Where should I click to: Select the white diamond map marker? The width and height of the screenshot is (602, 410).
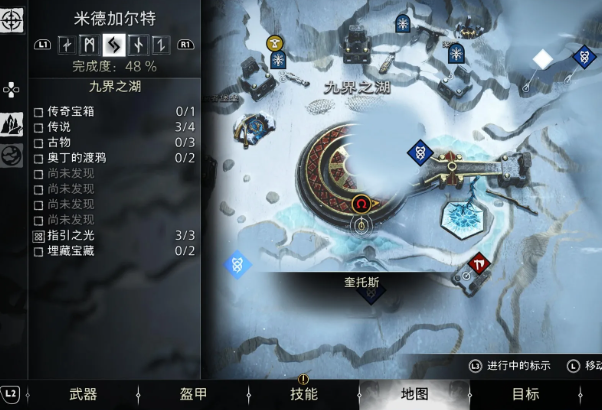(x=541, y=59)
